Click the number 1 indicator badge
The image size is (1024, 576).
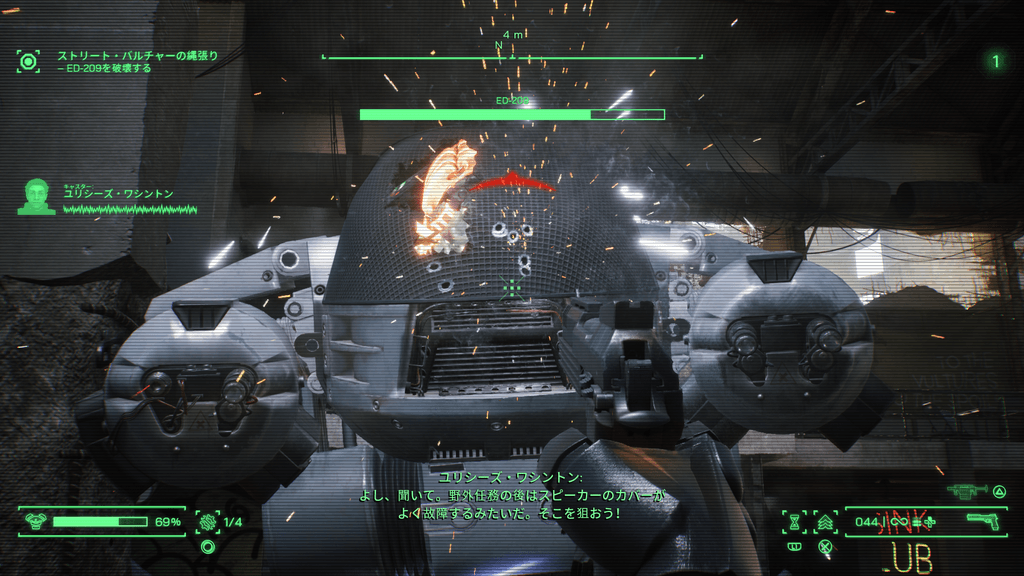coord(995,61)
